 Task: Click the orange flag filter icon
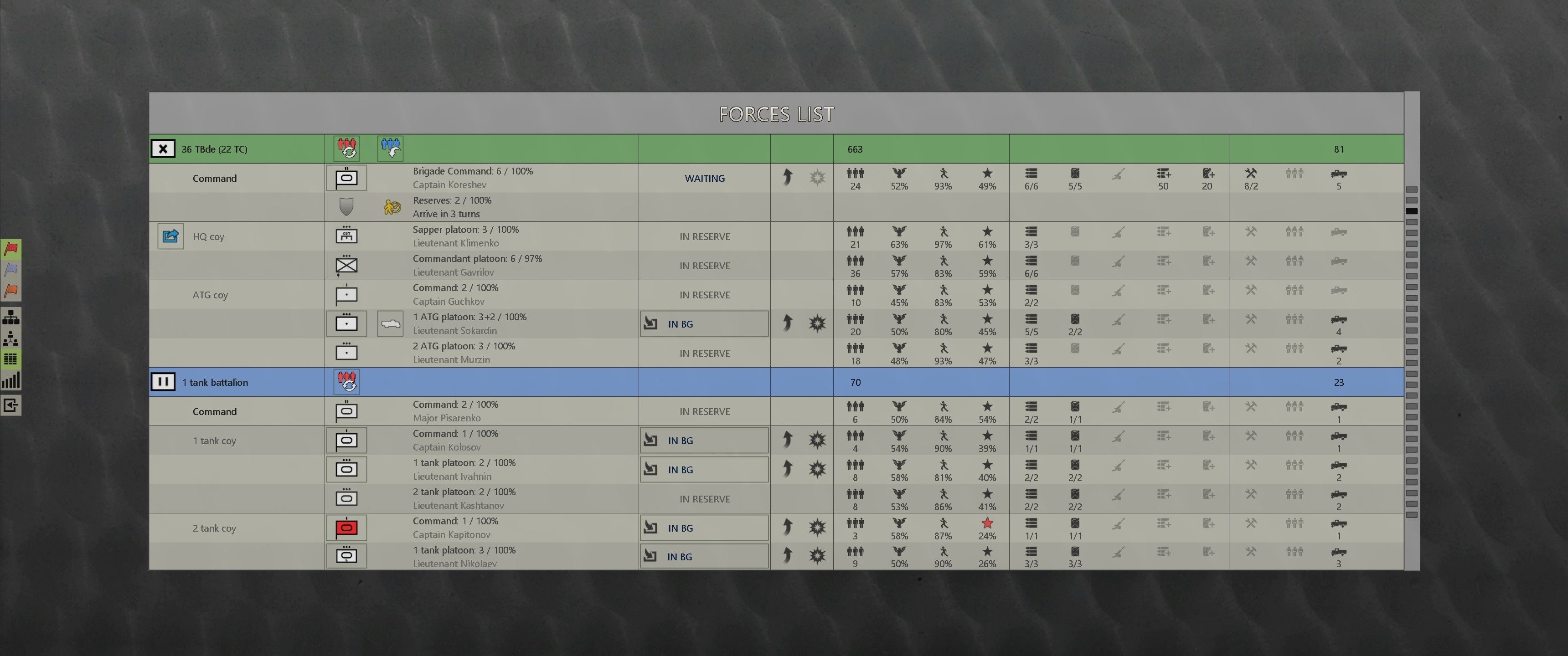(x=11, y=291)
